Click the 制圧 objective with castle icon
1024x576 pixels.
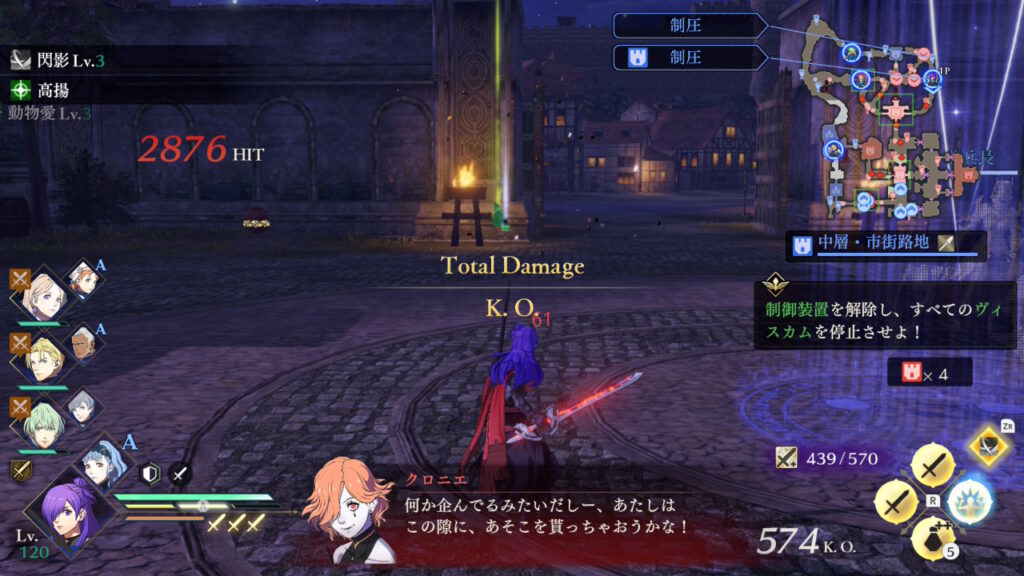click(x=690, y=57)
